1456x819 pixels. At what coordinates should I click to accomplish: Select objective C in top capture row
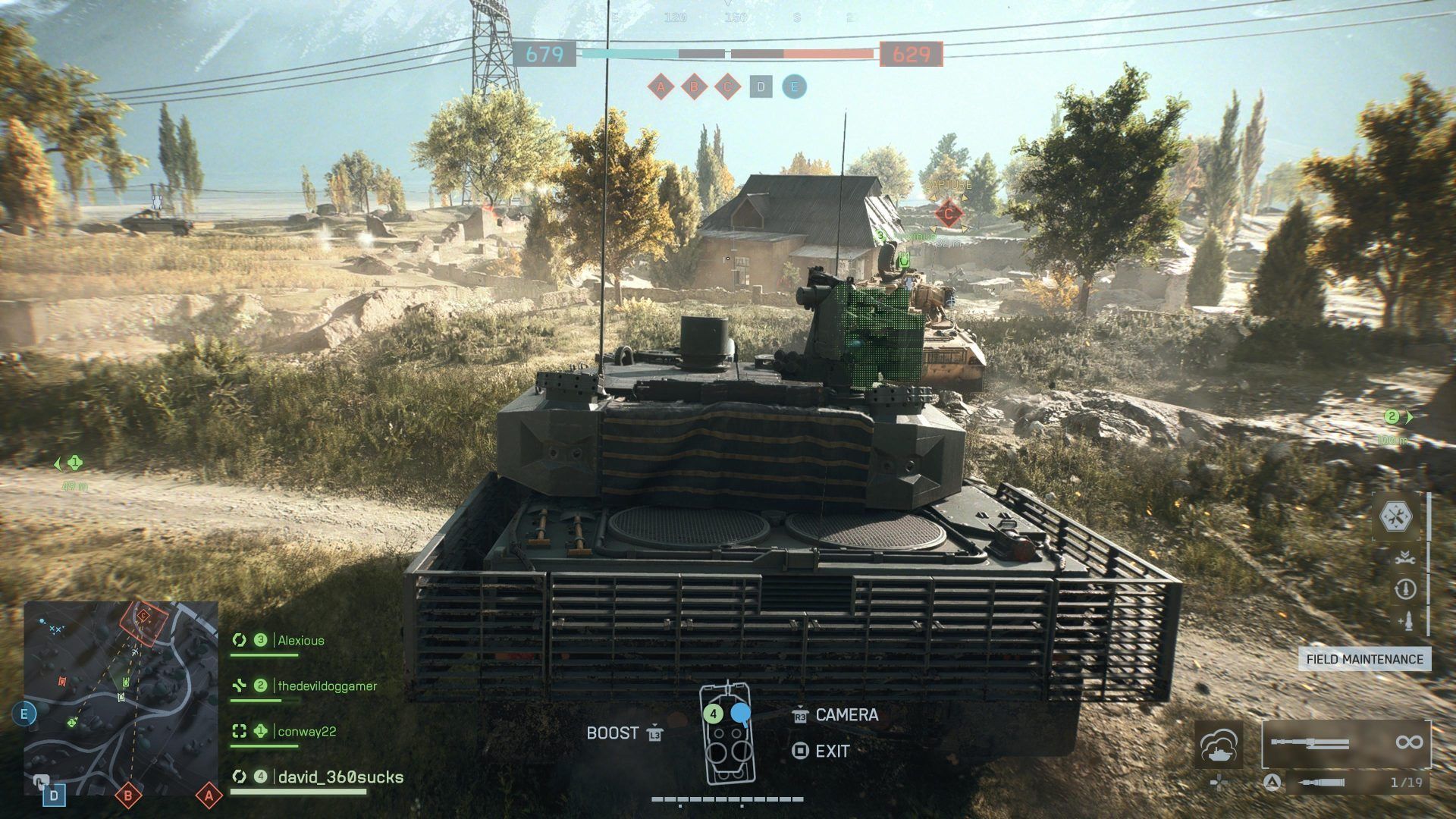727,87
